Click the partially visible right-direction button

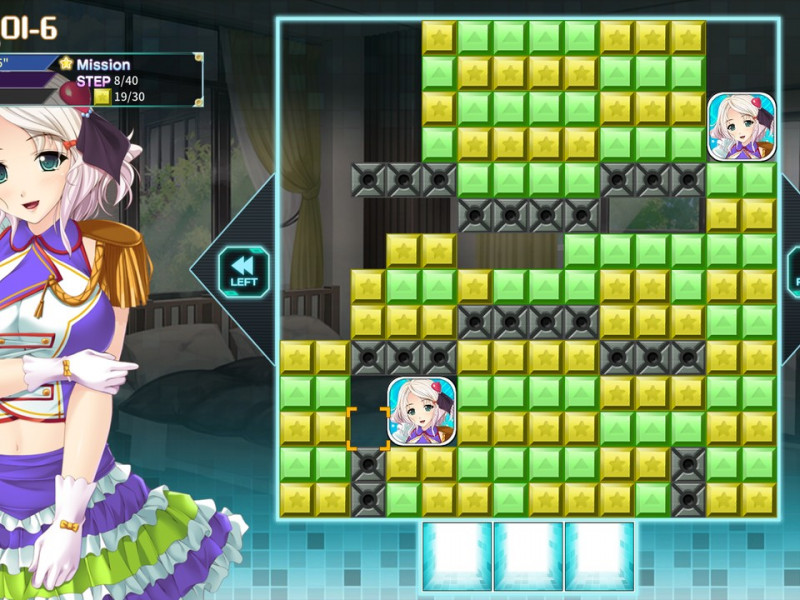794,270
